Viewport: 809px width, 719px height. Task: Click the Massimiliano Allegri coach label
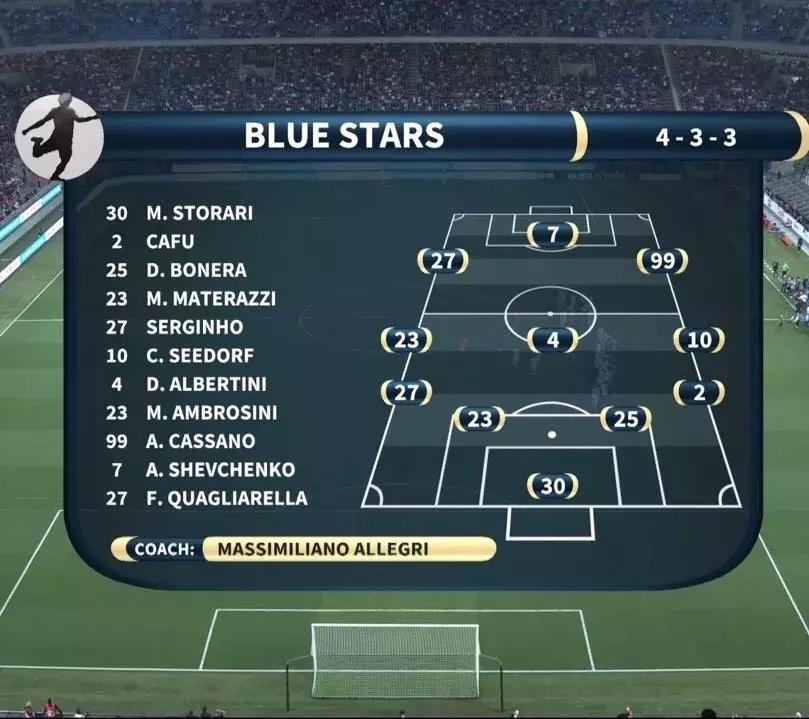322,549
